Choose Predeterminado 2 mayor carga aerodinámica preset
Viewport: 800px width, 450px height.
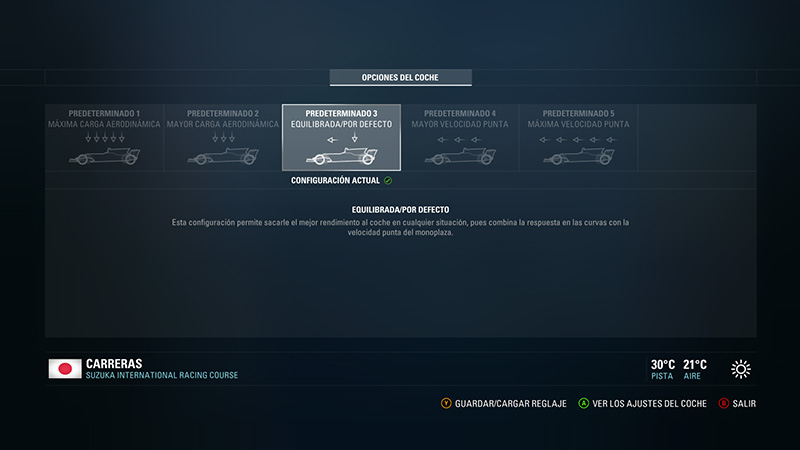[x=222, y=137]
